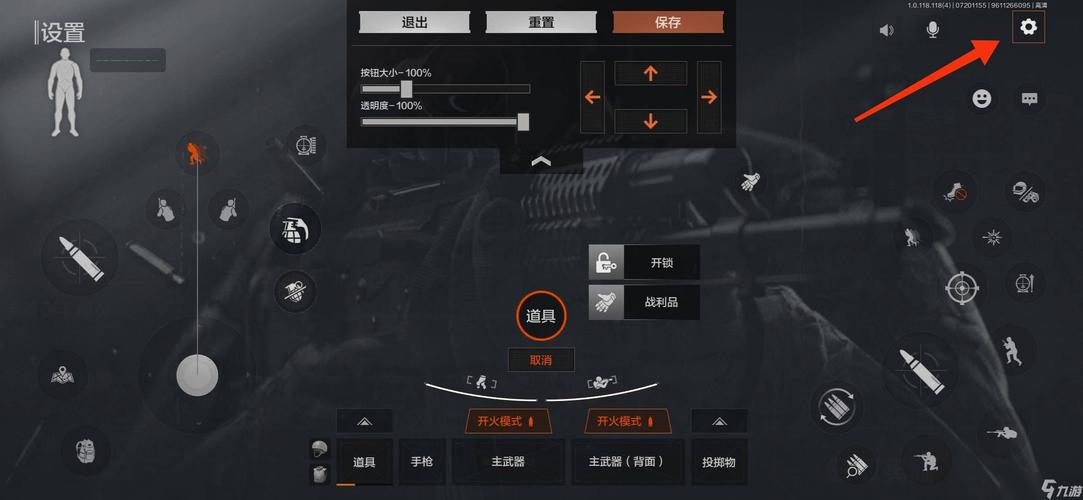Click the 退出 exit button

coord(414,22)
